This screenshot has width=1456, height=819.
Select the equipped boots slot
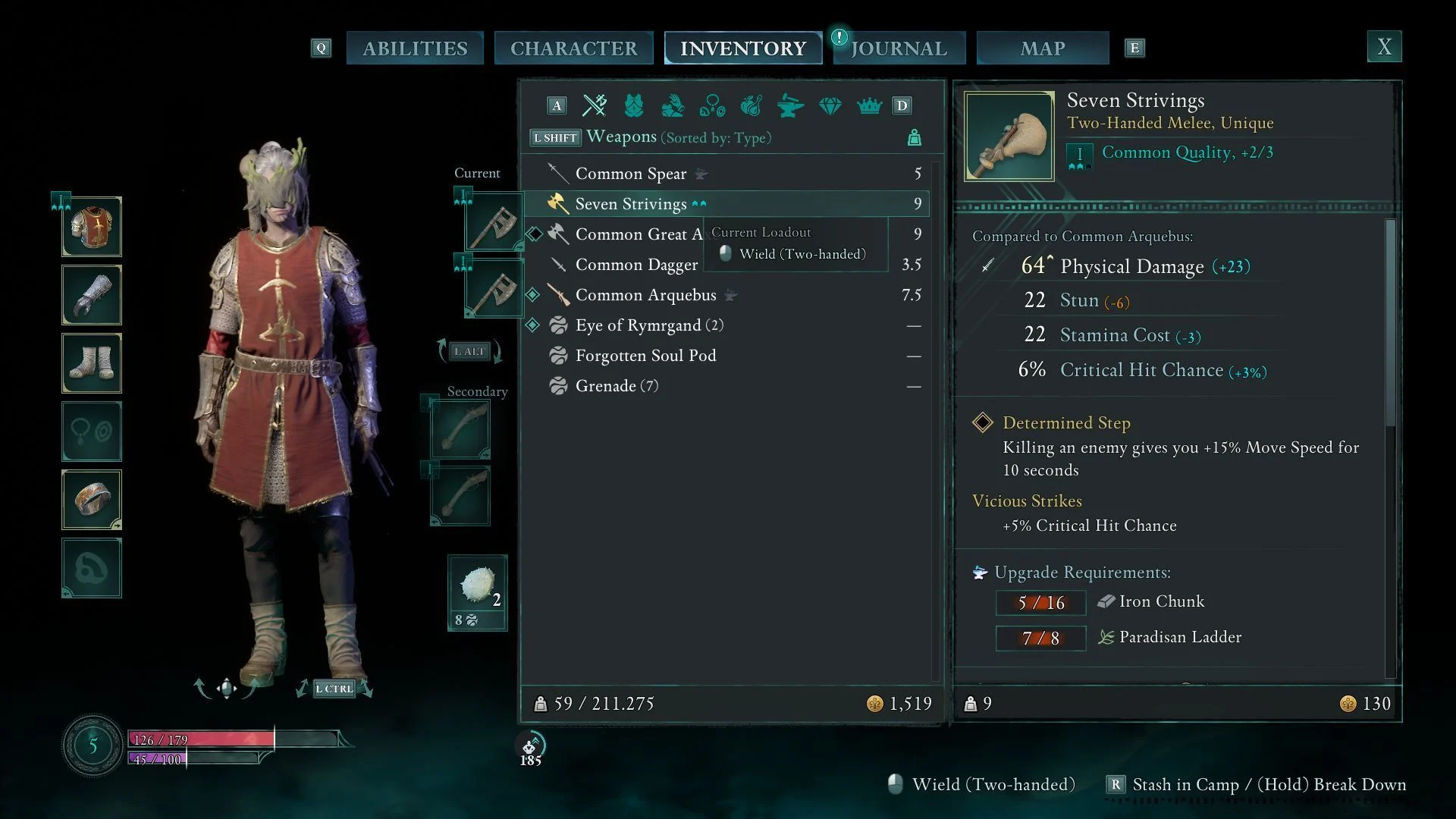92,363
